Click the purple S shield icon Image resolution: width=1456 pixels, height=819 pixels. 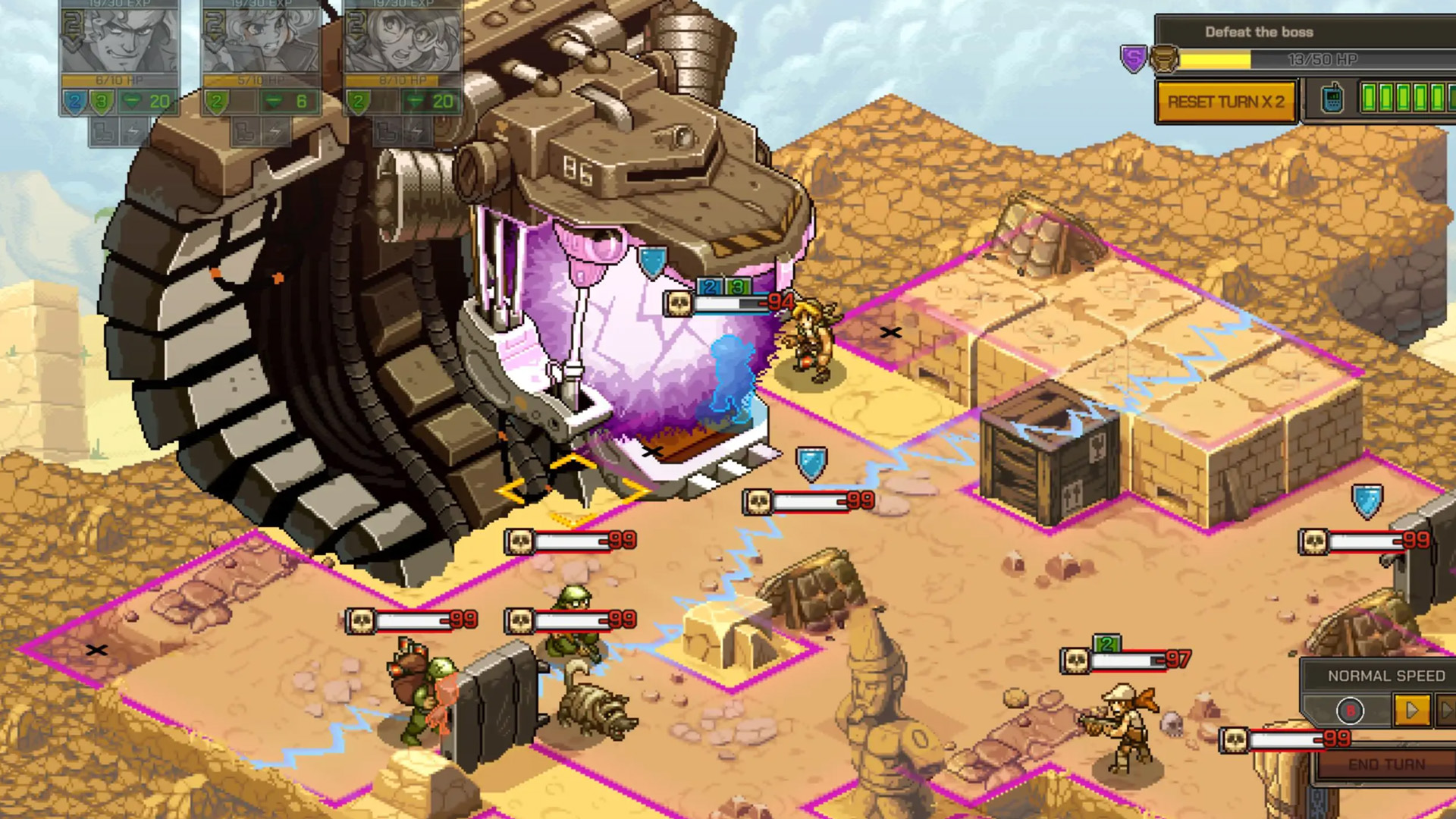(1134, 59)
